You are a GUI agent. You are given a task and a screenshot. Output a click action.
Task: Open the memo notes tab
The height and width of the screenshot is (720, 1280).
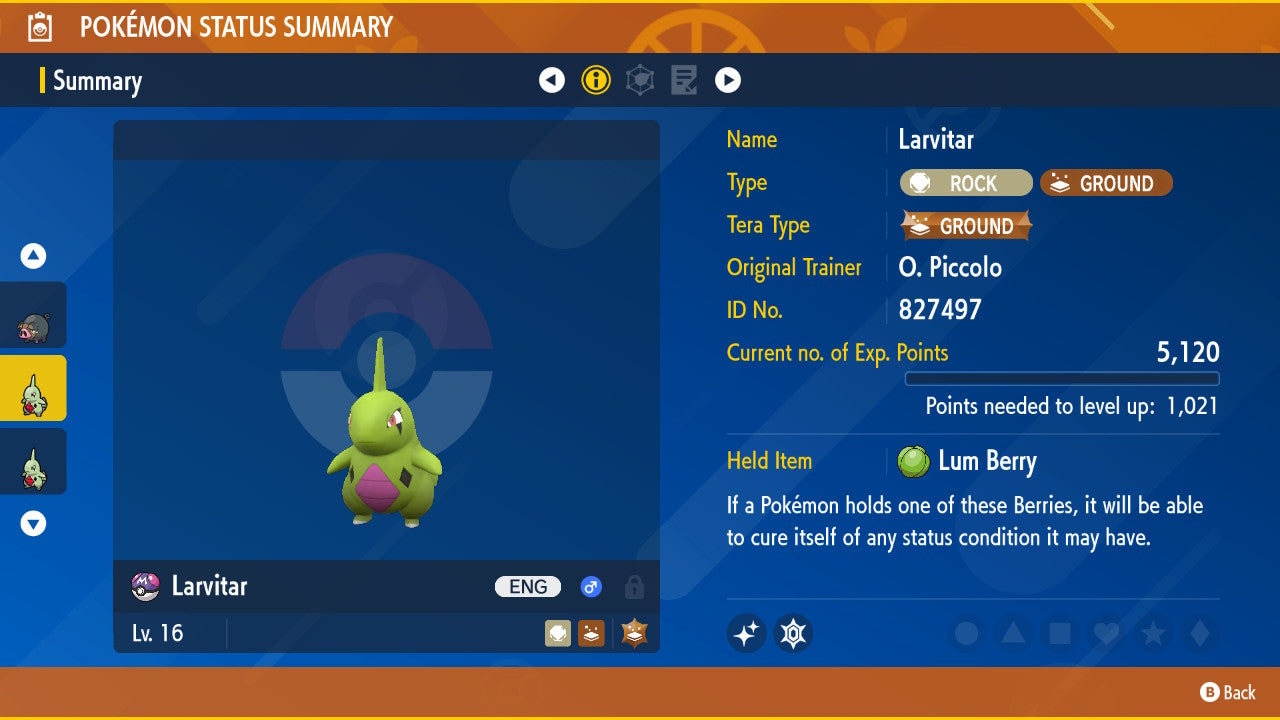[684, 80]
